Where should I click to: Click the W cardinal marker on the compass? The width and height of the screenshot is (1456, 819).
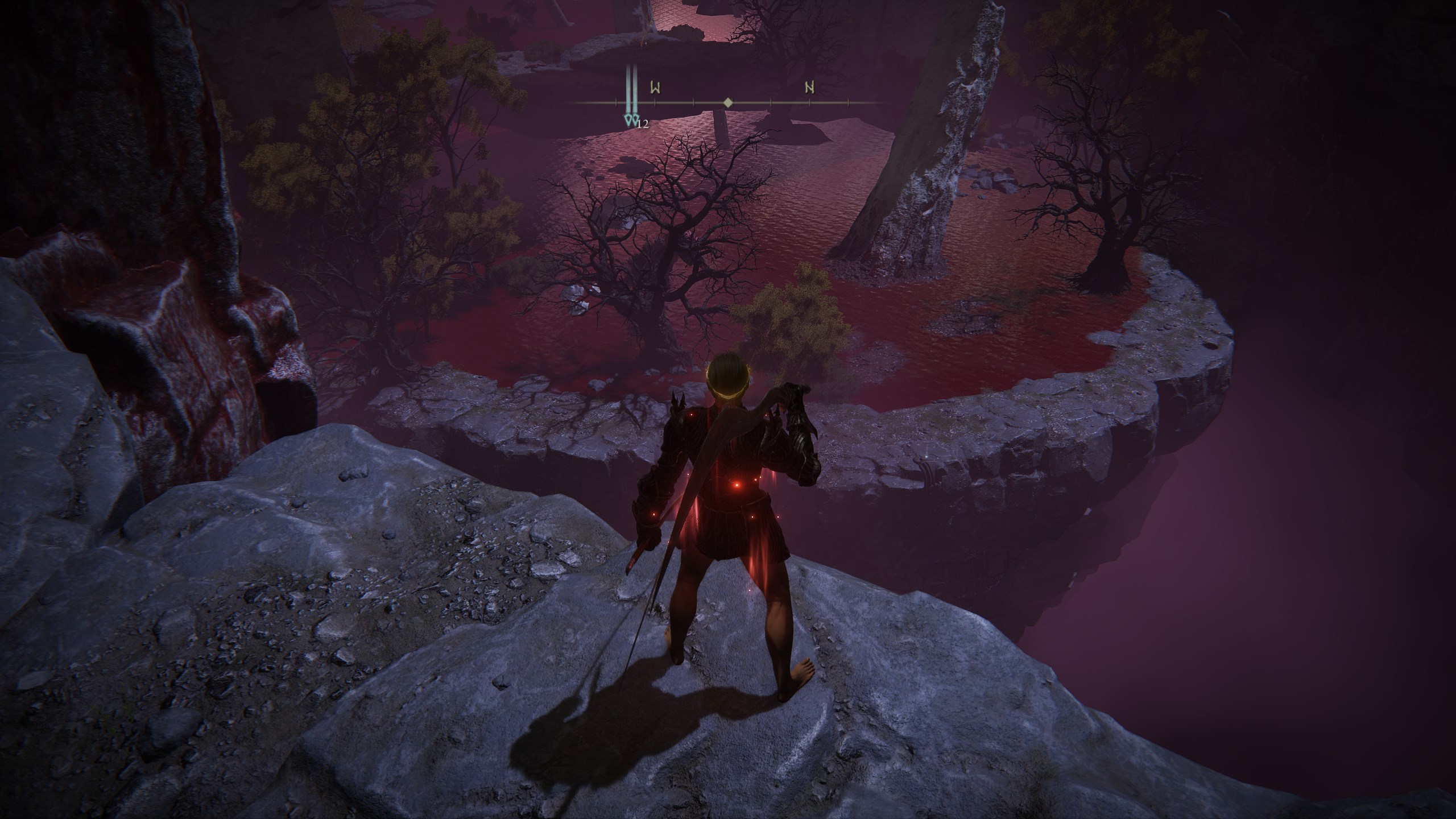click(x=656, y=88)
